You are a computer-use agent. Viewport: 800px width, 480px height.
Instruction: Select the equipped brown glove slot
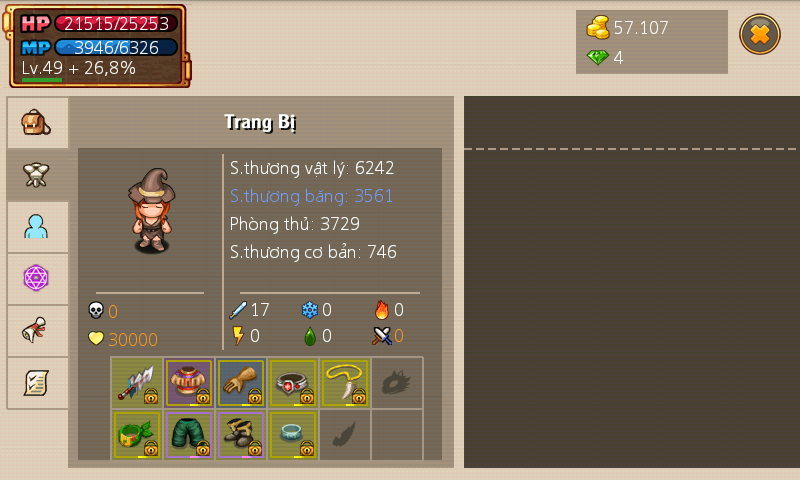tap(241, 383)
